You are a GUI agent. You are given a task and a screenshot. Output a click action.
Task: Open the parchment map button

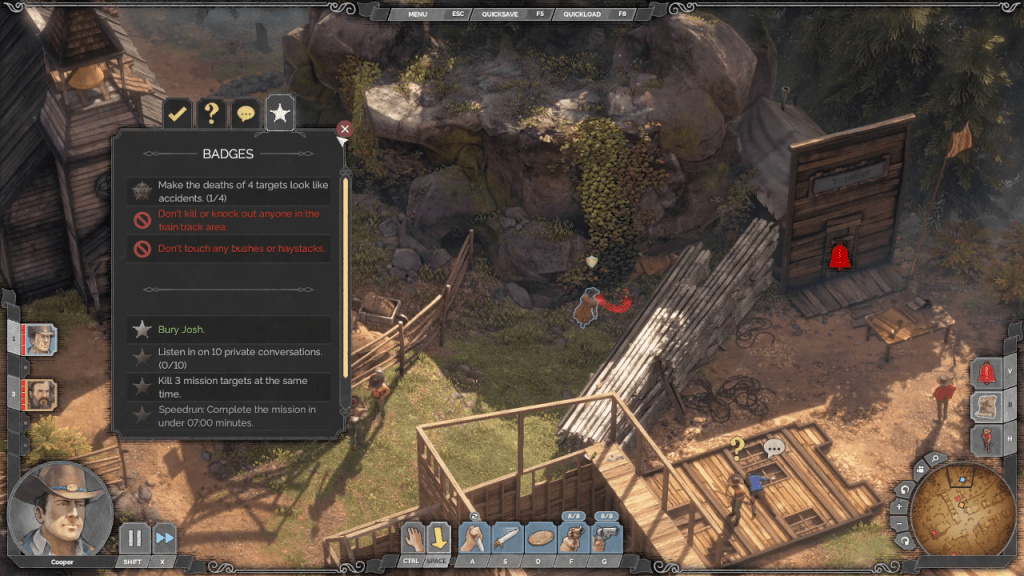click(x=987, y=406)
